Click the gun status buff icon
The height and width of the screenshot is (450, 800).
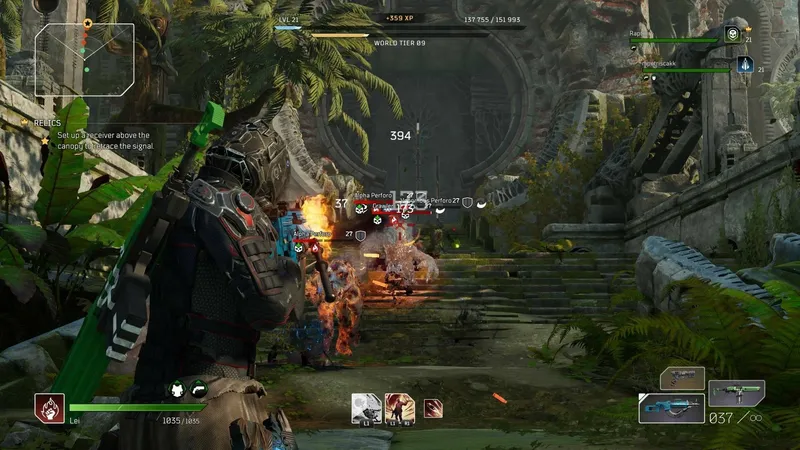(x=198, y=390)
